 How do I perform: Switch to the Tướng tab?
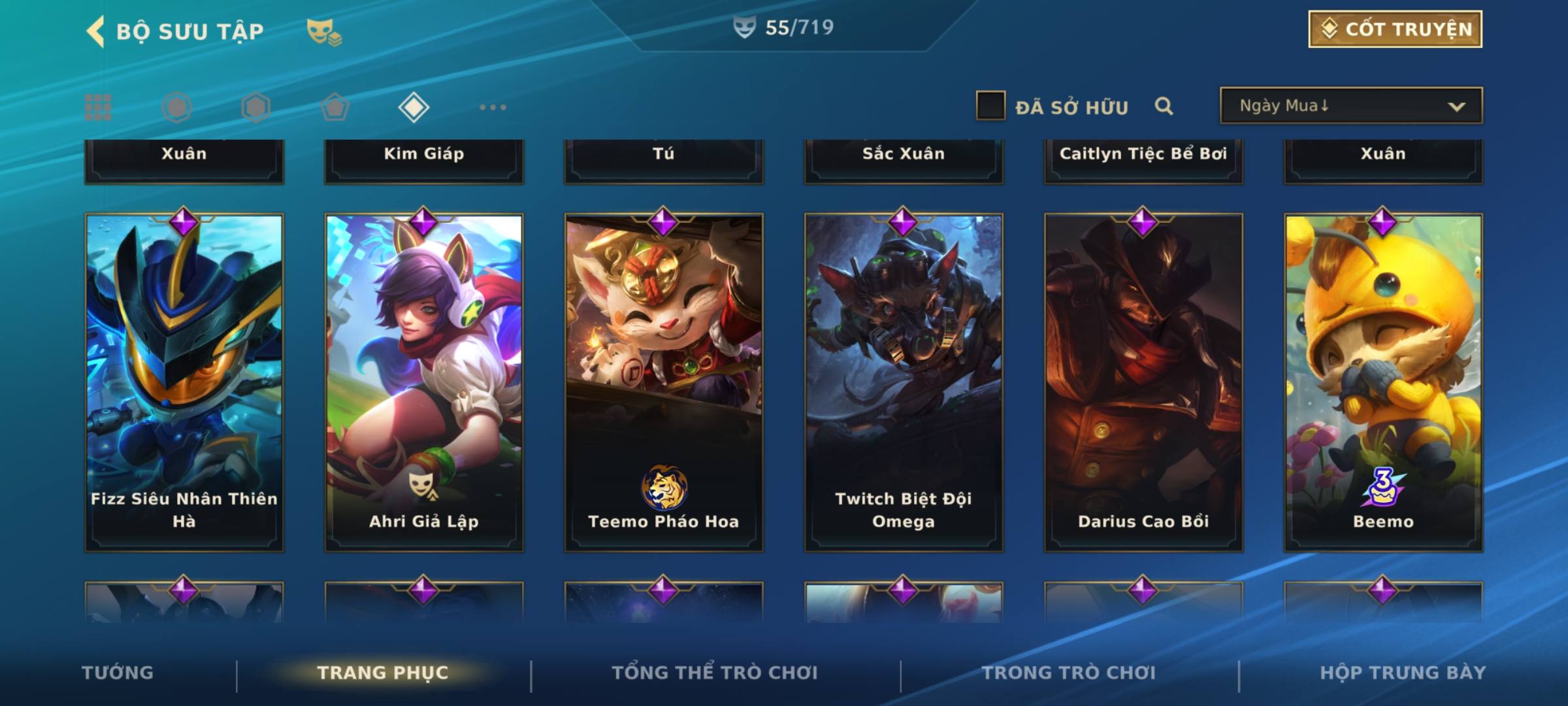click(x=118, y=673)
